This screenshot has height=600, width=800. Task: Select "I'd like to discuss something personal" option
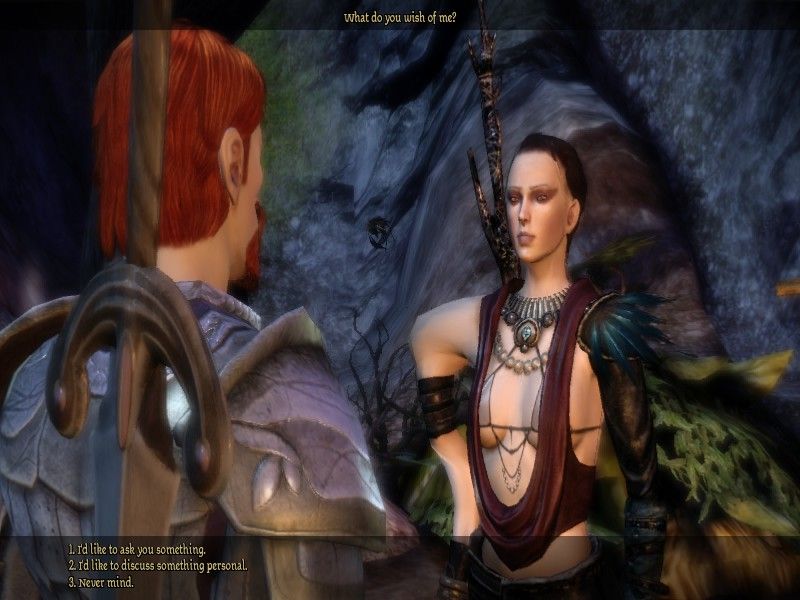157,565
